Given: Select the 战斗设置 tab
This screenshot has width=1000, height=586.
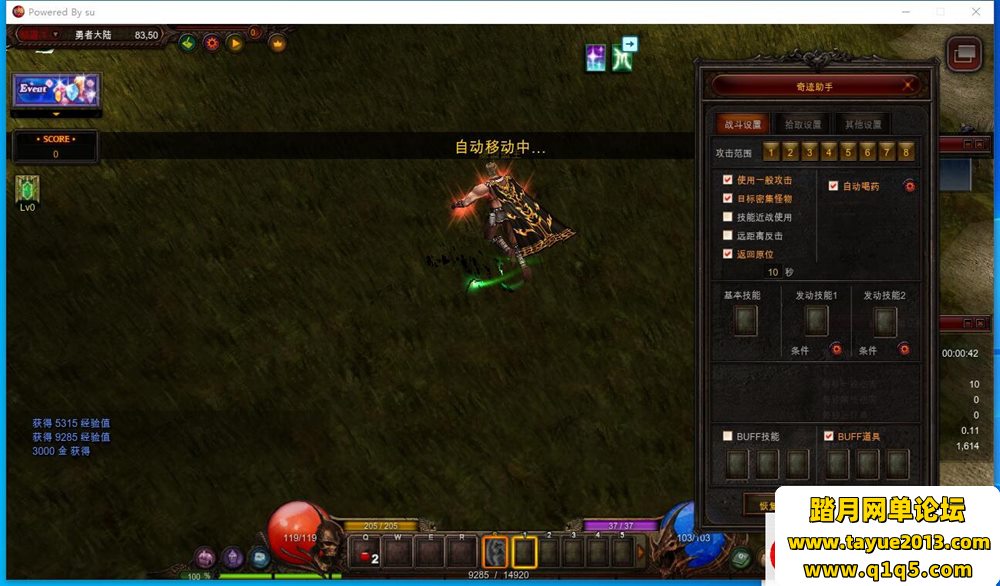Looking at the screenshot, I should [742, 125].
